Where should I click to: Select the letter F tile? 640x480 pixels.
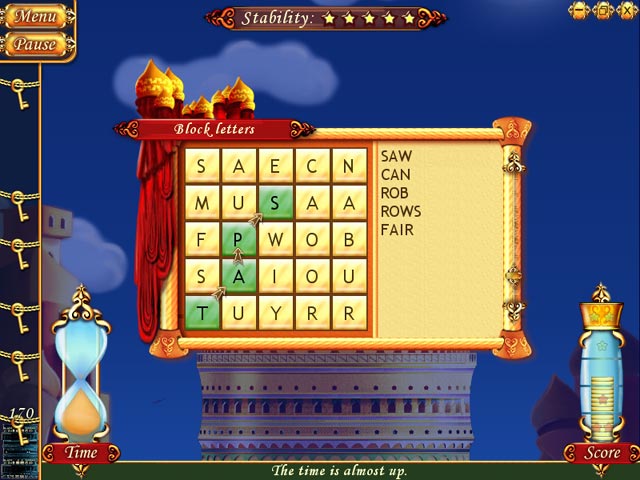tap(203, 240)
